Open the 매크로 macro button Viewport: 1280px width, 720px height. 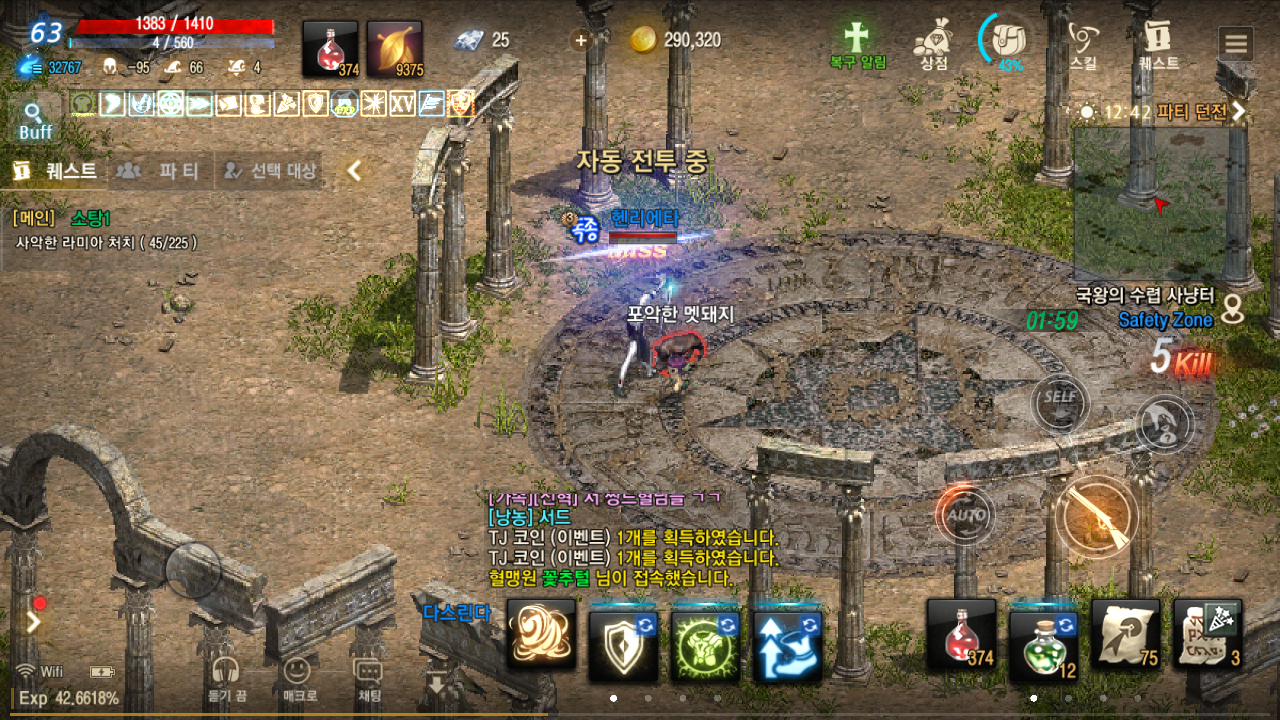pyautogui.click(x=295, y=675)
